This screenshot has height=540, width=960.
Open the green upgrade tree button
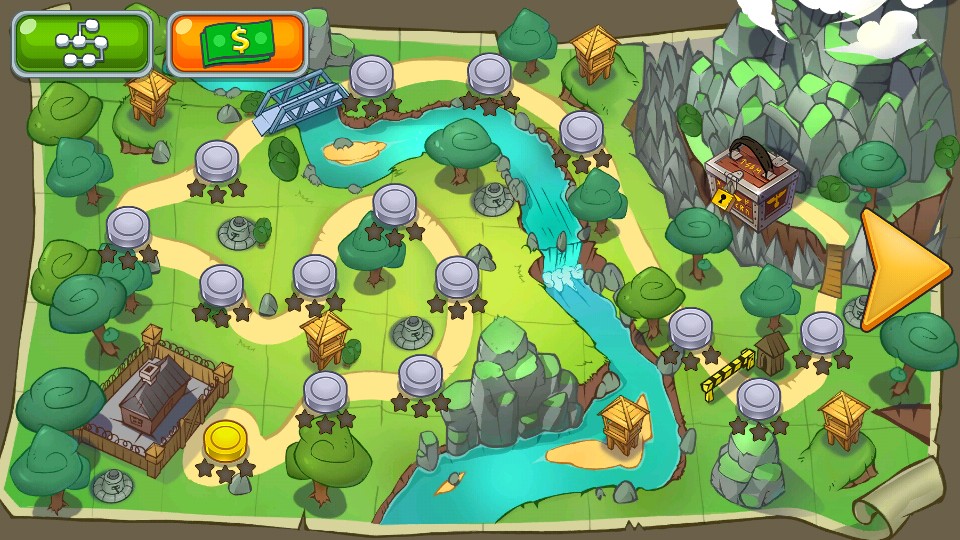[82, 43]
